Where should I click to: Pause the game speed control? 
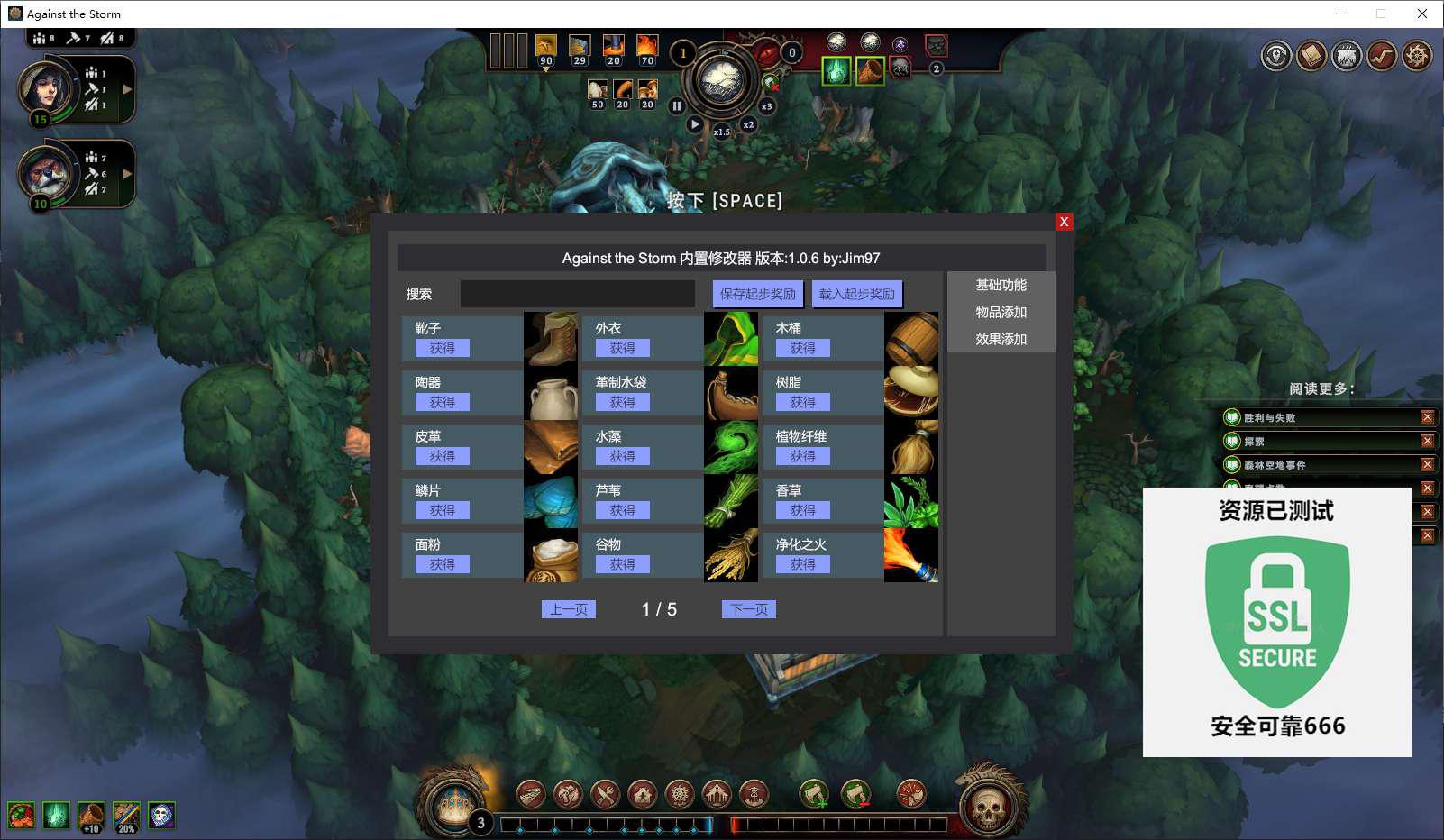[x=677, y=106]
